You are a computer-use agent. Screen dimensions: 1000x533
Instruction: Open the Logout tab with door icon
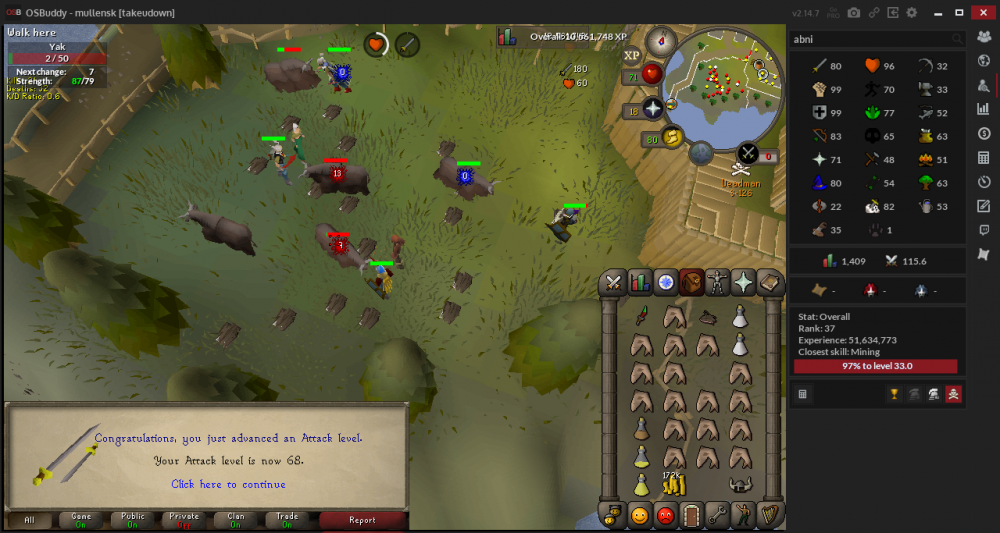tap(691, 516)
